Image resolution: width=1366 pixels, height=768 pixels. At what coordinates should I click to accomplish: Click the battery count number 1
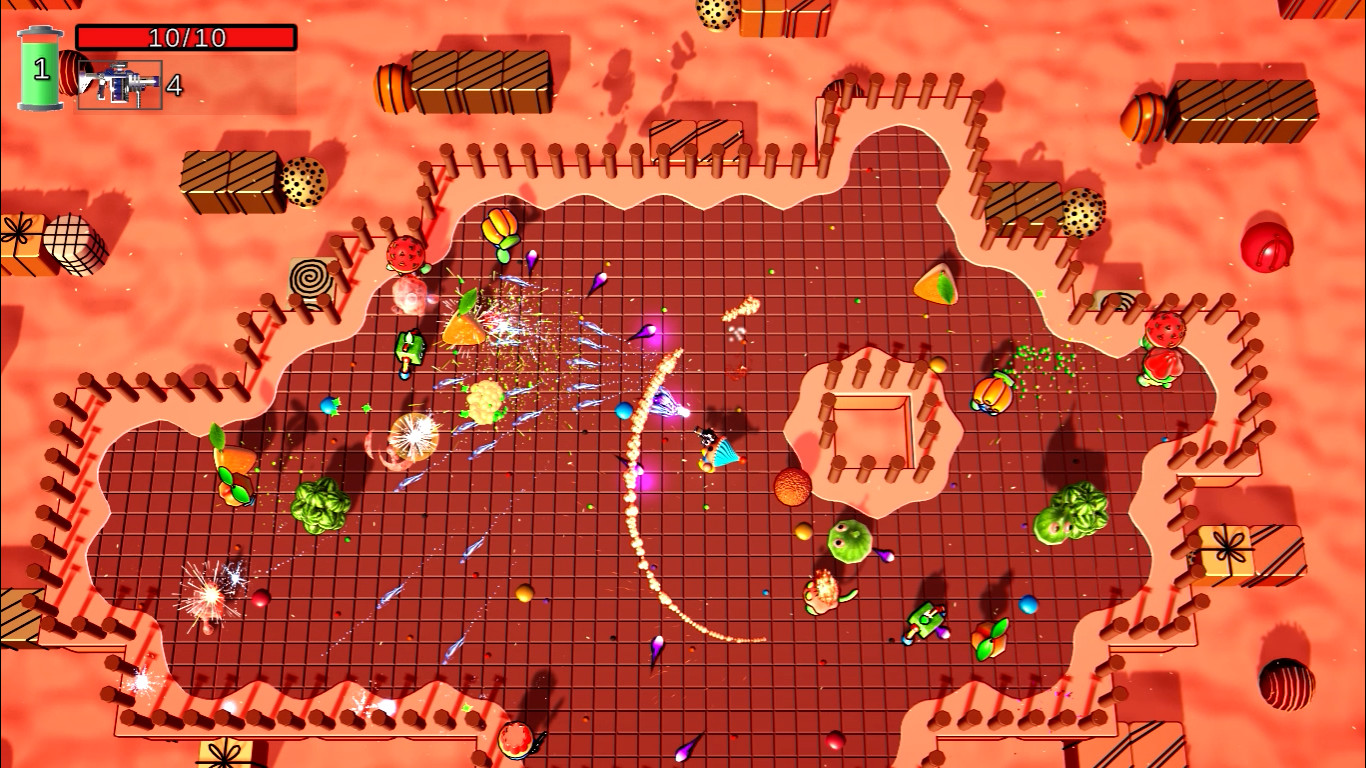point(40,70)
